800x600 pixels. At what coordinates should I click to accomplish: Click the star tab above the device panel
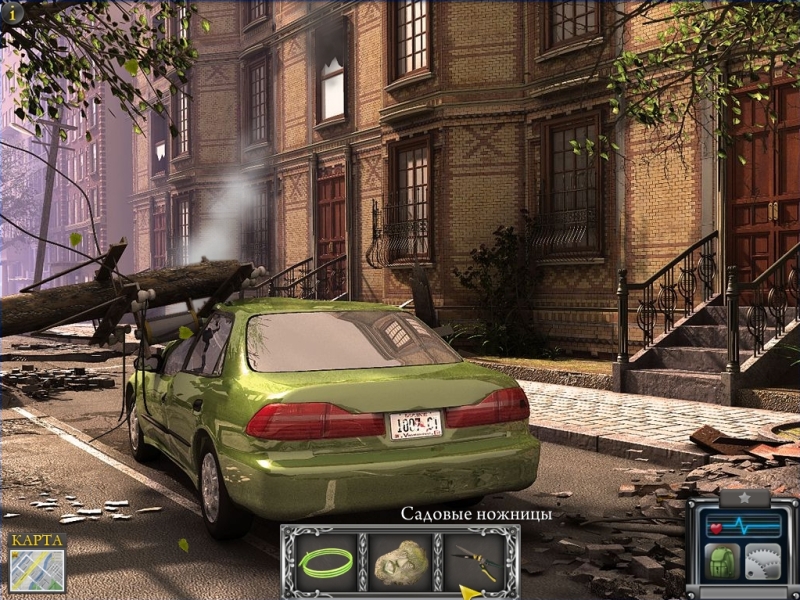pyautogui.click(x=743, y=496)
